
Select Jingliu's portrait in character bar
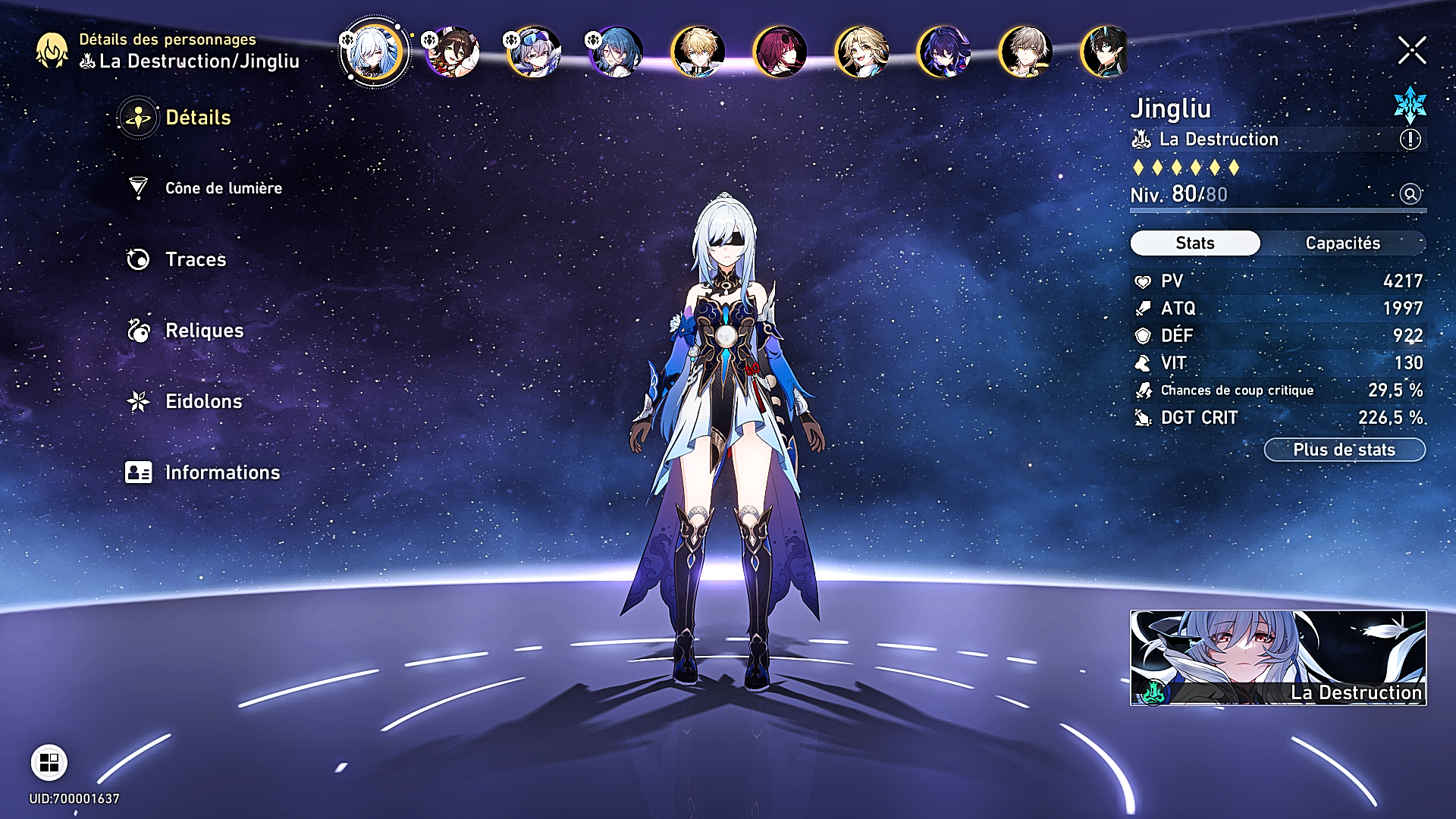click(x=373, y=52)
